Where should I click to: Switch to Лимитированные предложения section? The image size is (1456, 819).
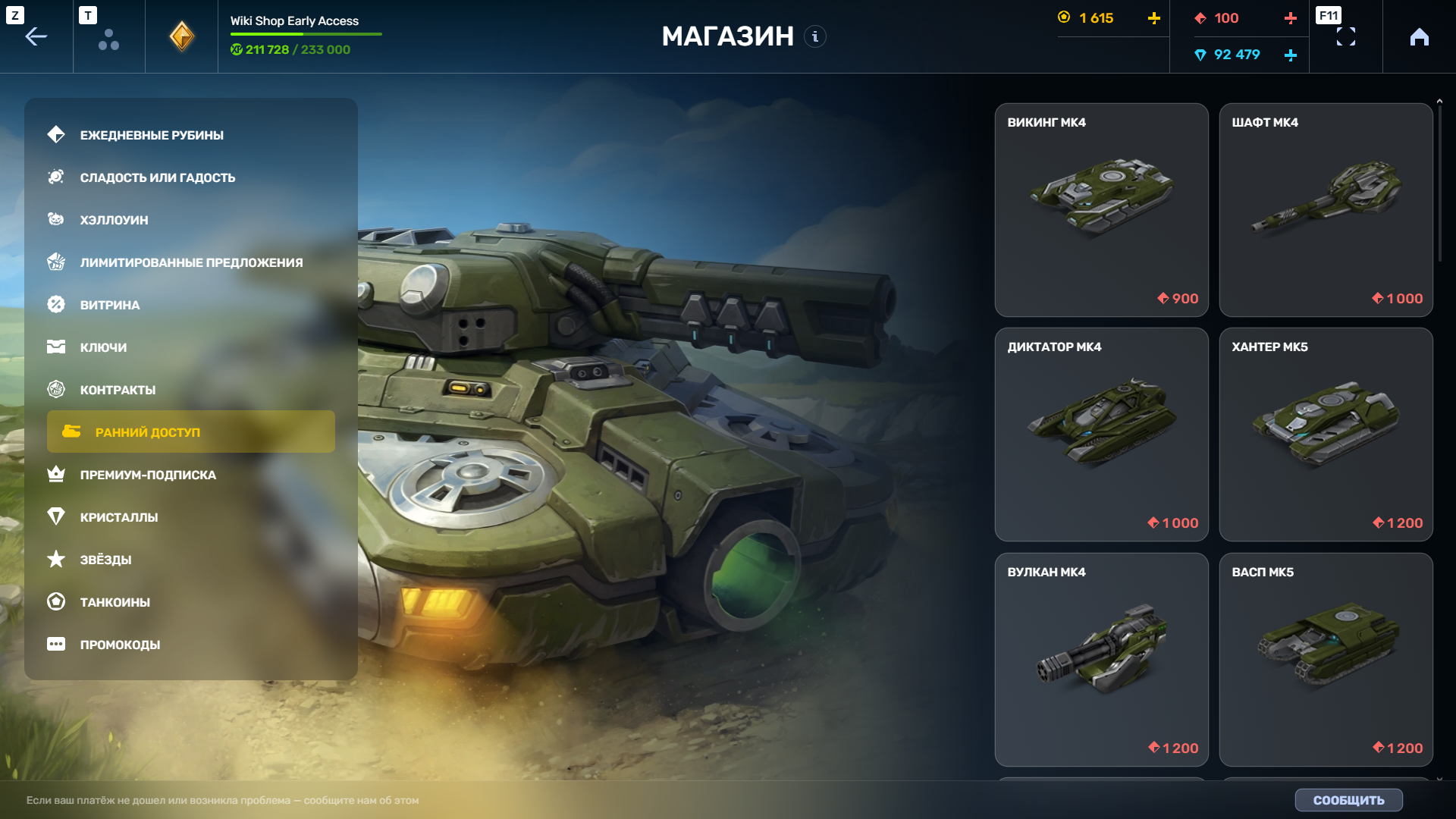191,262
